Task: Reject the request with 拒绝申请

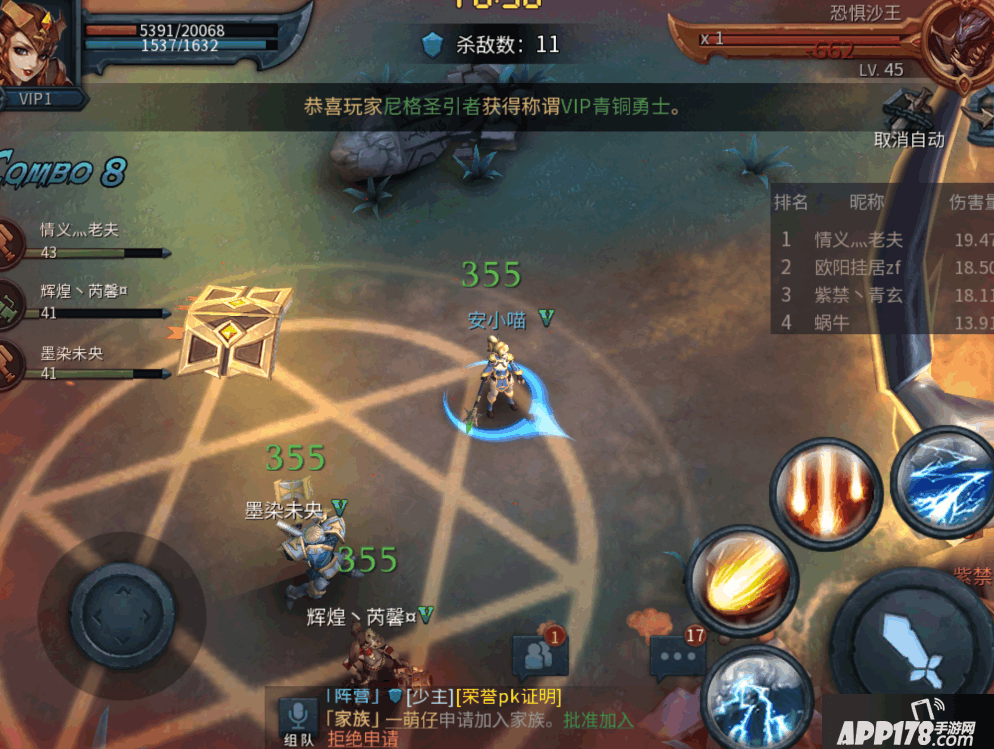Action: (362, 740)
